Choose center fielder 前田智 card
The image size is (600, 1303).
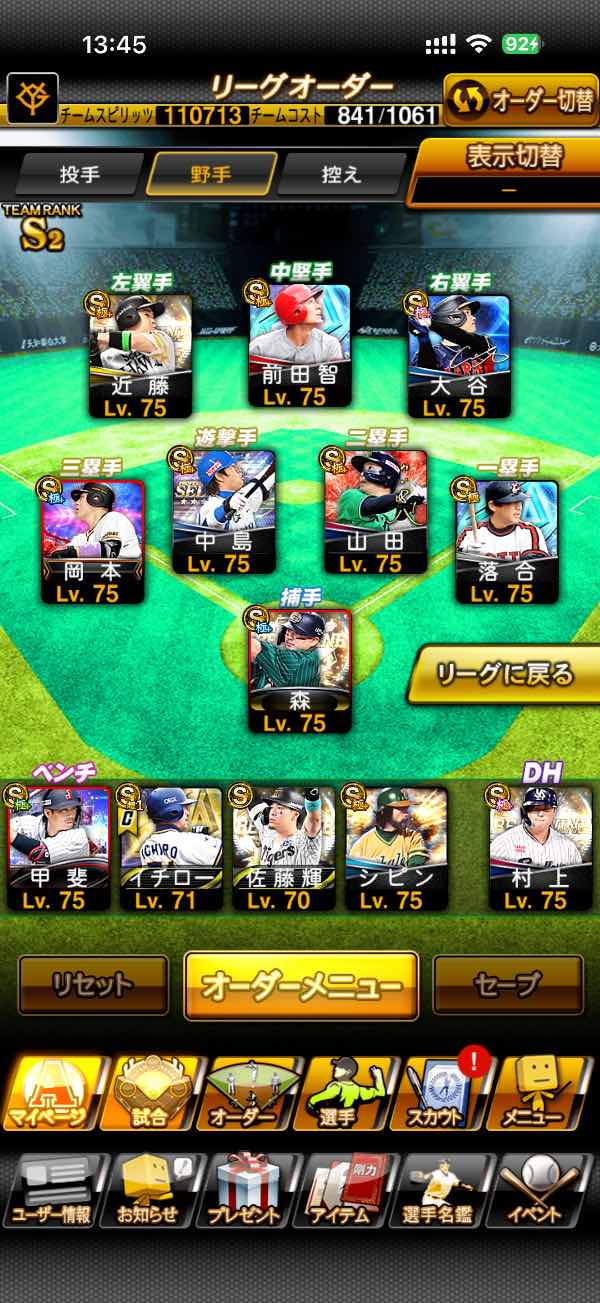click(x=299, y=345)
